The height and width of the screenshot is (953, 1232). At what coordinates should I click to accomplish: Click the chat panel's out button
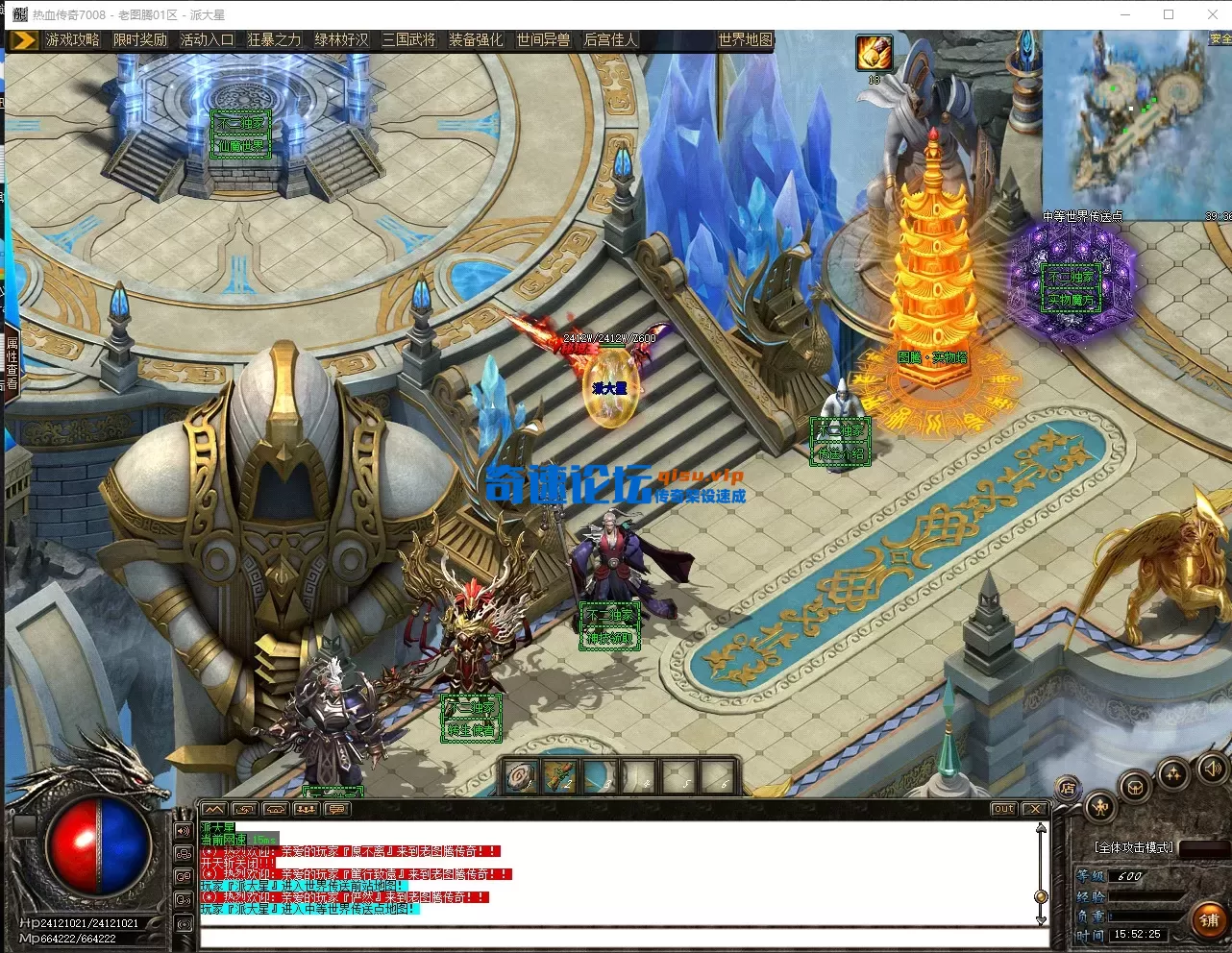1004,809
